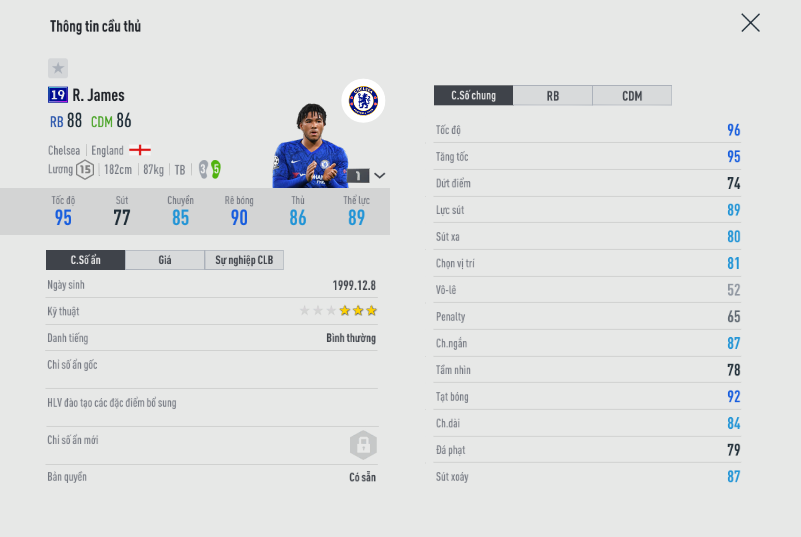Select the C.Số chung stats tab

coord(473,96)
